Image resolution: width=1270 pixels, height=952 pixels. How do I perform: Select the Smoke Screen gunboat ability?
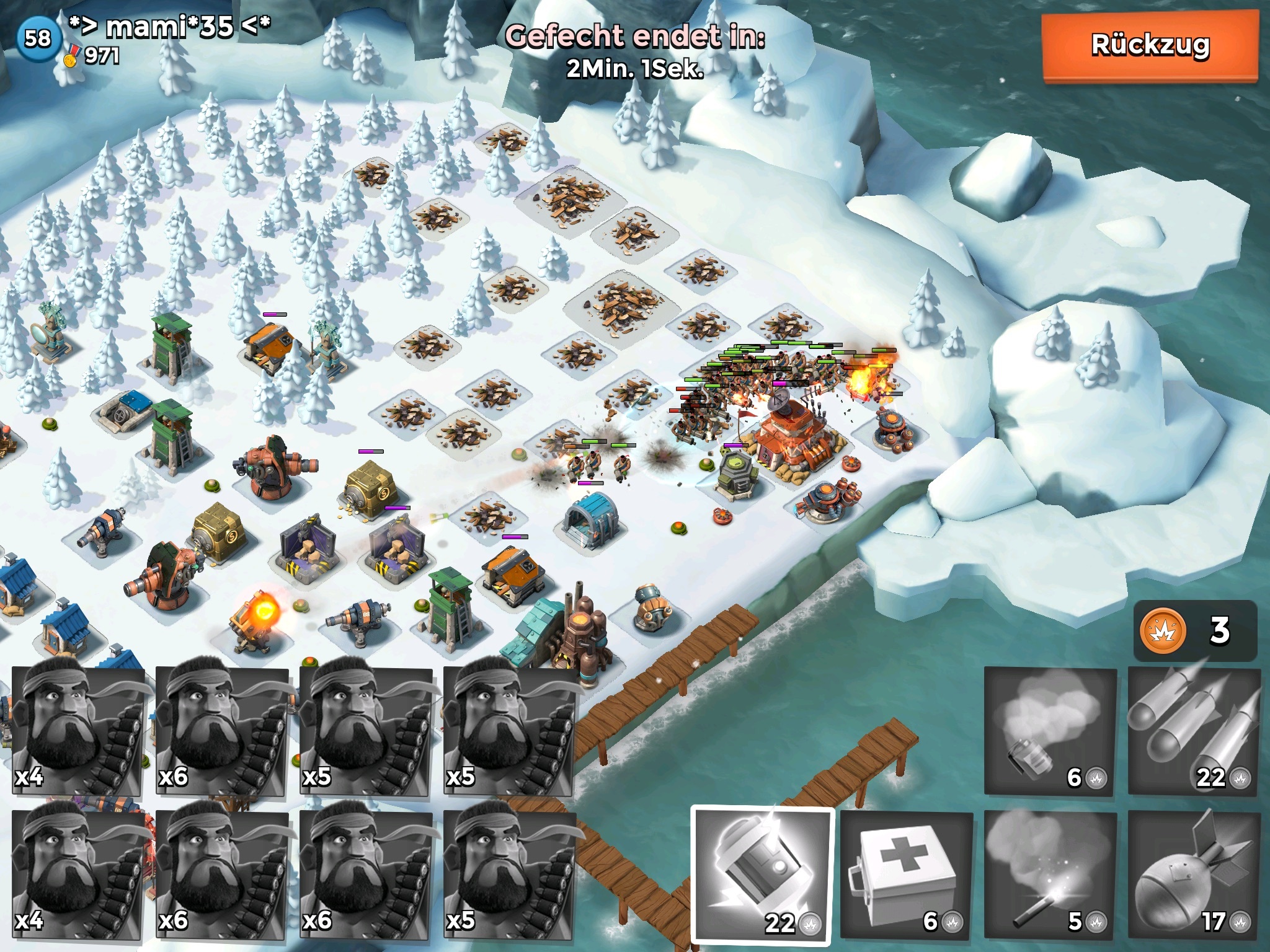pos(1050,731)
